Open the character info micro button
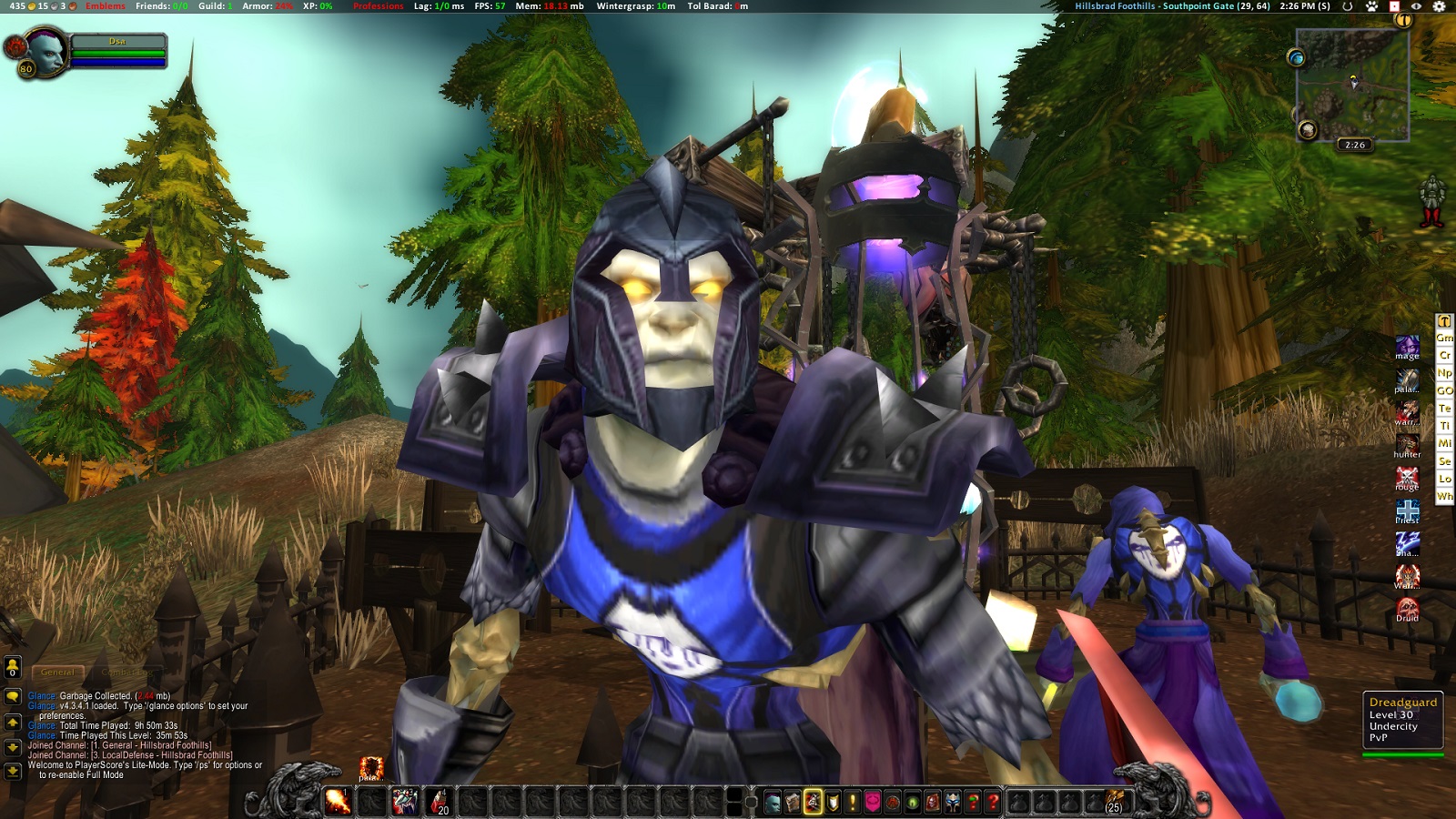 pyautogui.click(x=773, y=802)
